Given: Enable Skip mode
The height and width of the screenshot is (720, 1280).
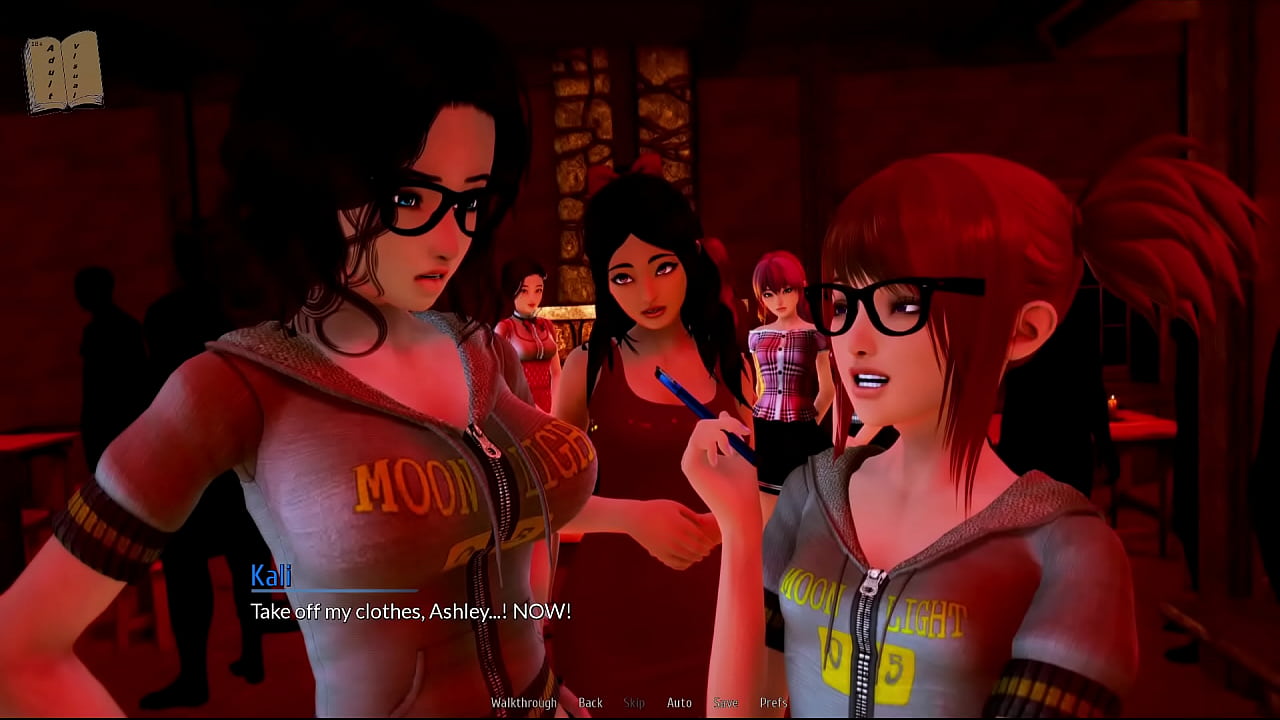Looking at the screenshot, I should pyautogui.click(x=634, y=703).
